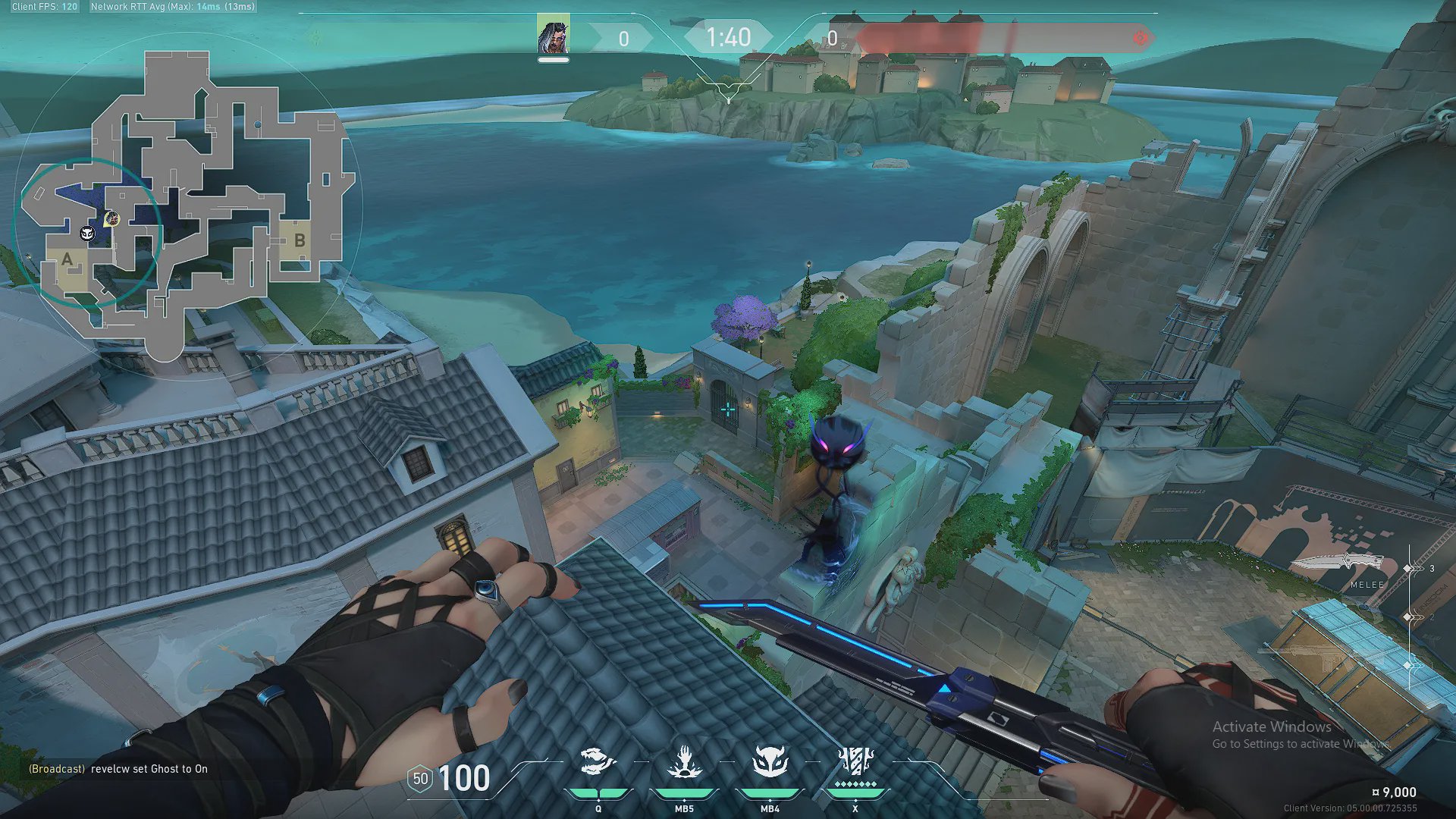Trigger the Nightfall ultimate ability icon
Image resolution: width=1456 pixels, height=819 pixels.
tap(855, 761)
